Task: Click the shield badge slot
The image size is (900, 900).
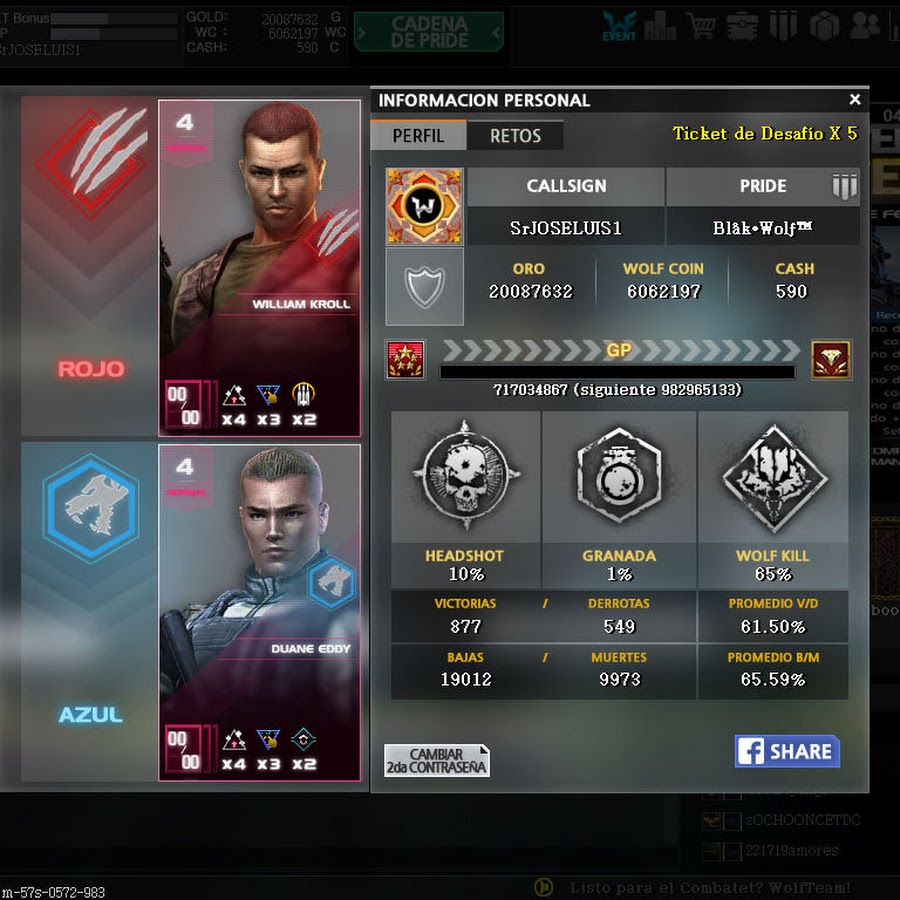Action: 424,287
